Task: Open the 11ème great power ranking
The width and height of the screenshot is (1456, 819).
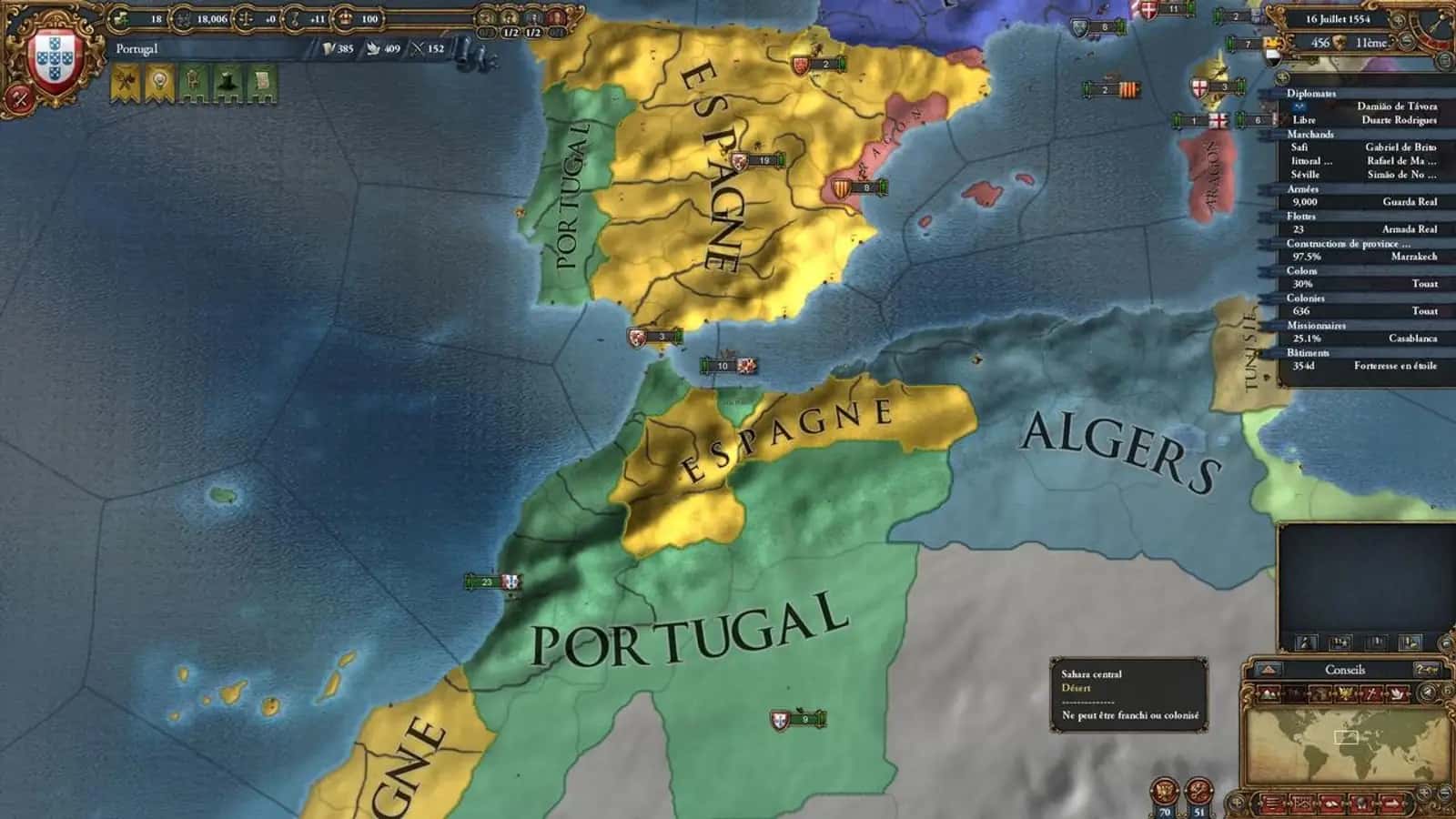Action: 1370,42
